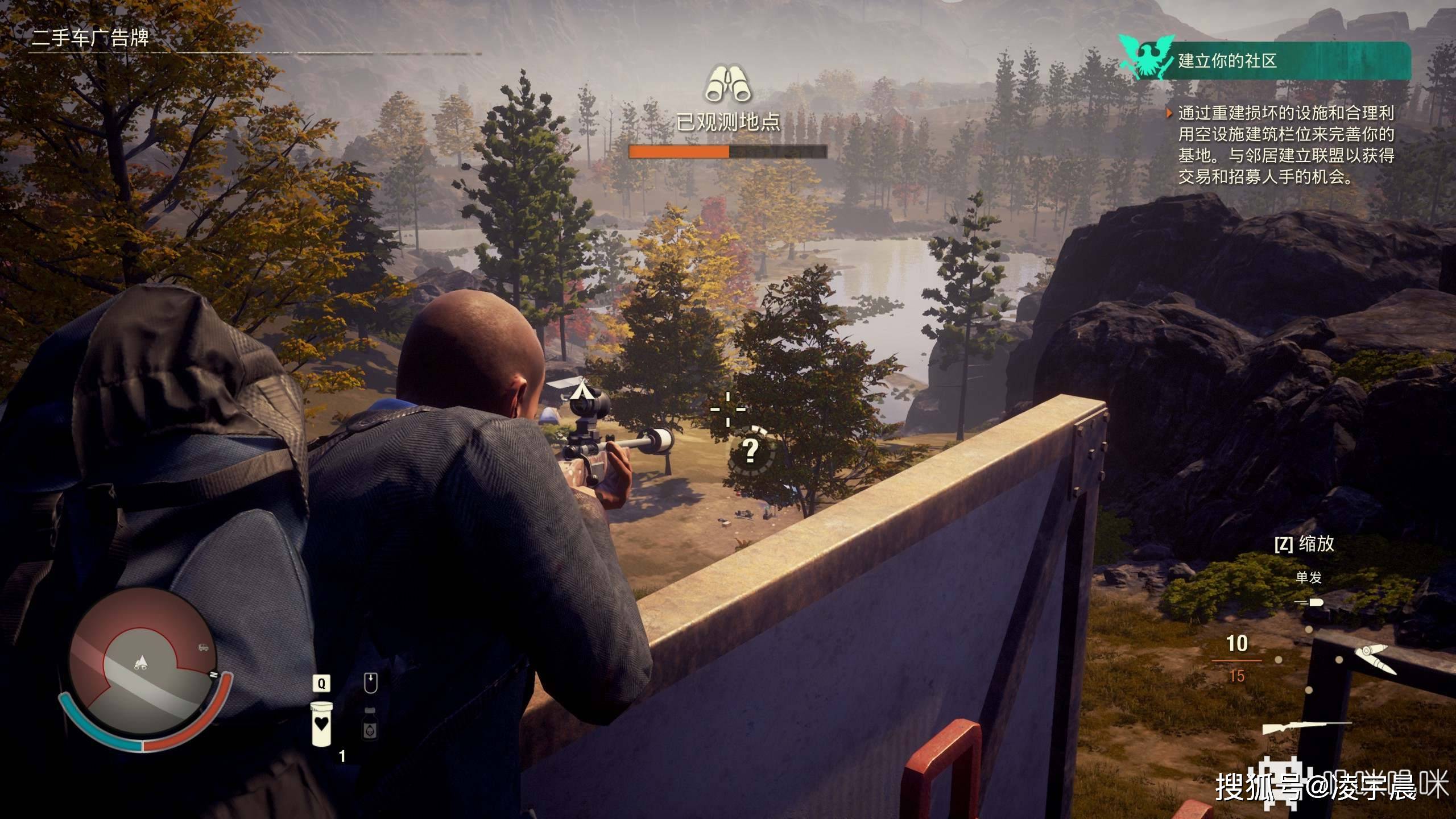Screen dimensions: 1456x819
Task: Choose the rifle weapon icon
Action: [x=1307, y=727]
